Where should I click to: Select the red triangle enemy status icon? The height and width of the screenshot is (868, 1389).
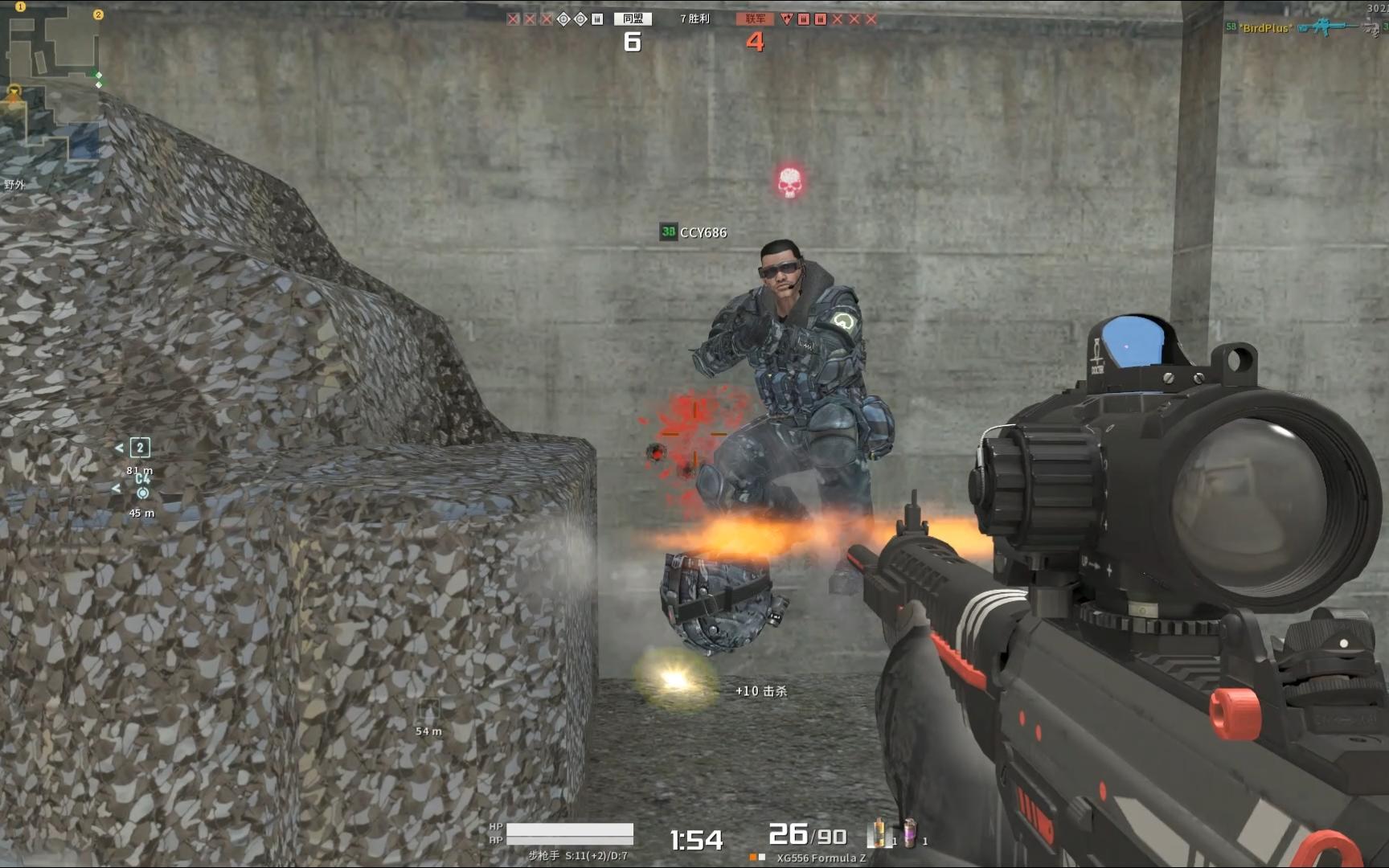tap(786, 19)
